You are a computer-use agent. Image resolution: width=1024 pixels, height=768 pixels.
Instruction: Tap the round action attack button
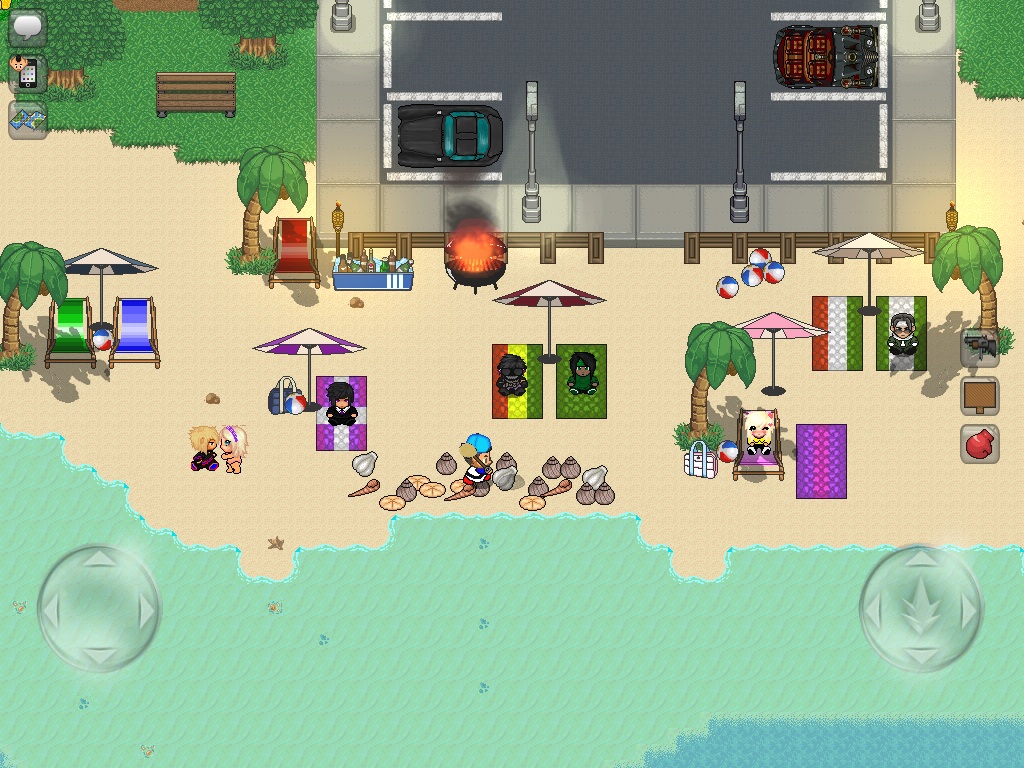921,607
